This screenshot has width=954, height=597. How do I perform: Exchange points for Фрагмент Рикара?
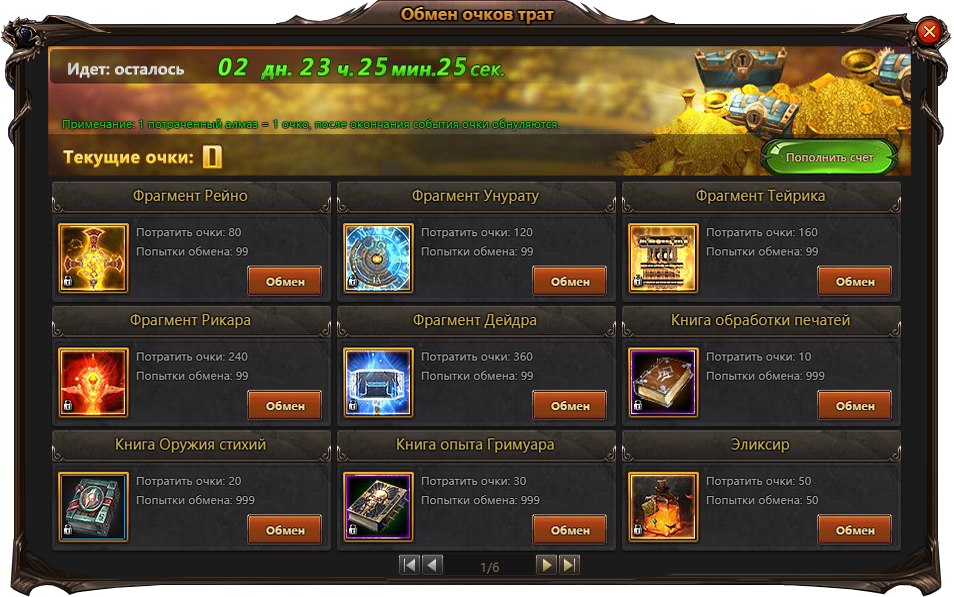[x=285, y=405]
